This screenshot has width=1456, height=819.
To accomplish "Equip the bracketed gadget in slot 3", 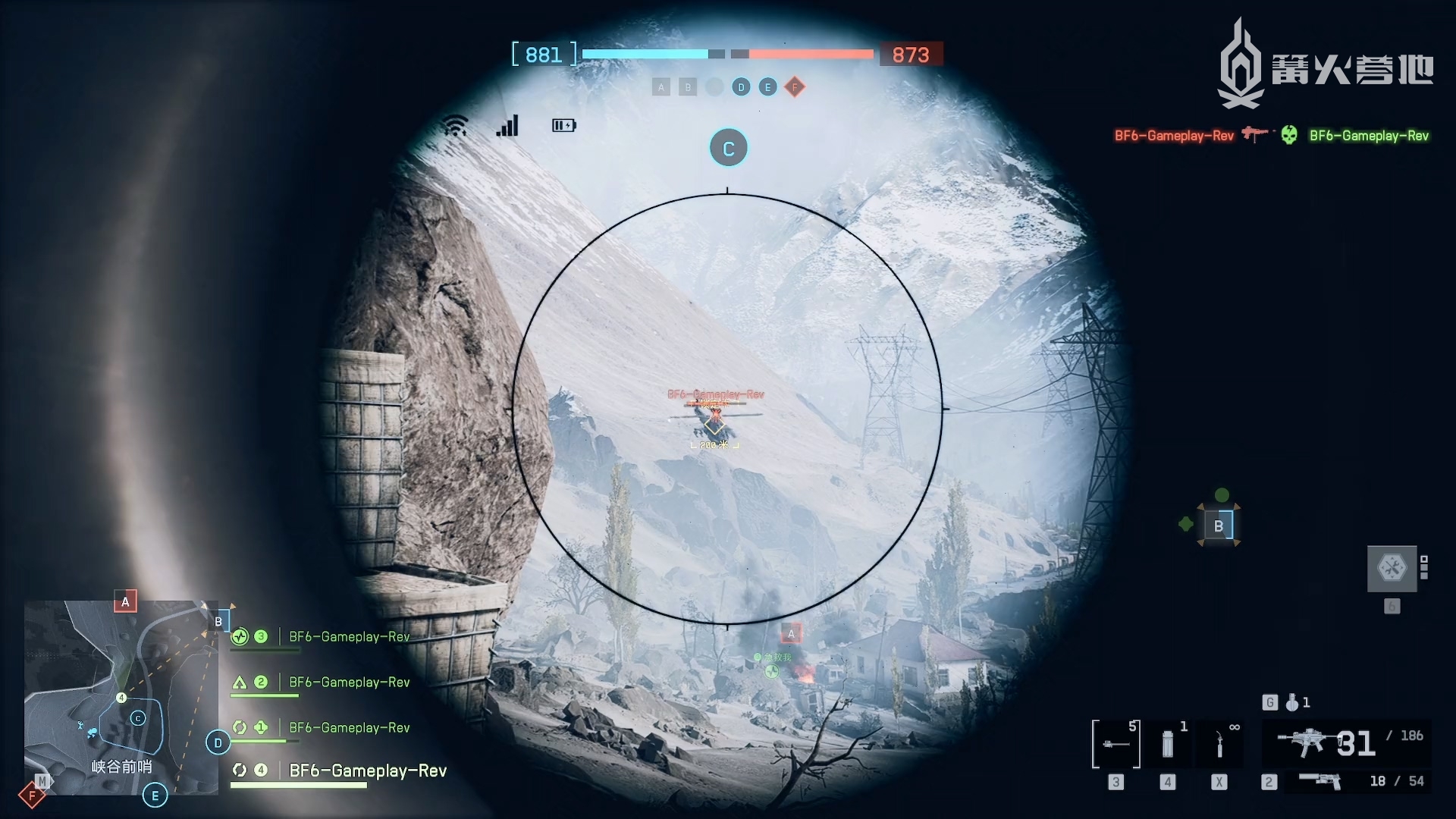I will coord(1116,745).
